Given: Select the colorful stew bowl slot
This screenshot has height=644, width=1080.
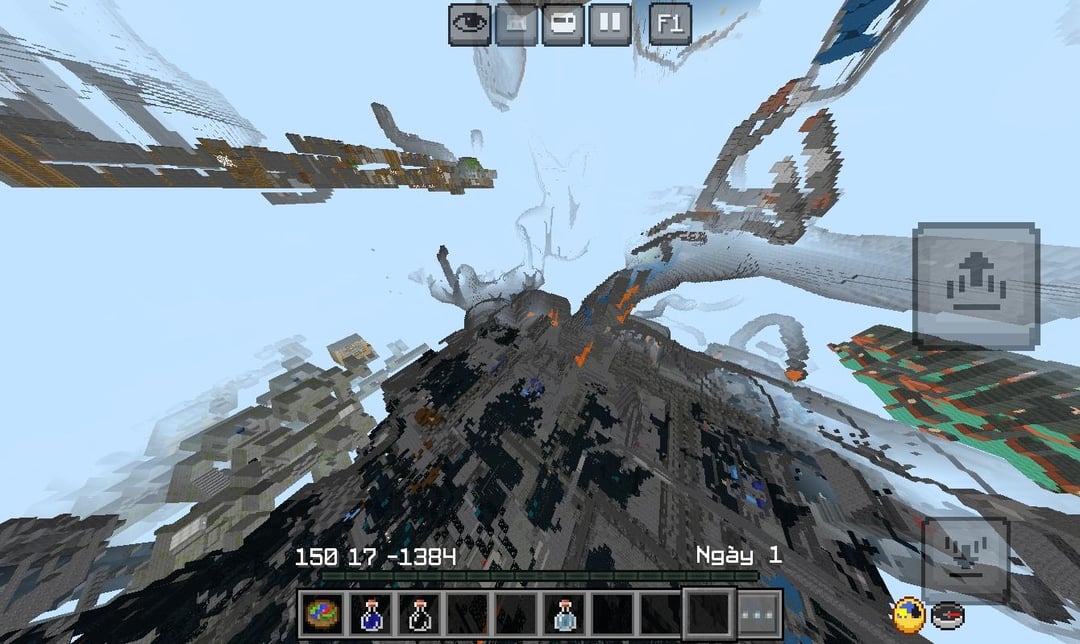Looking at the screenshot, I should tap(323, 612).
